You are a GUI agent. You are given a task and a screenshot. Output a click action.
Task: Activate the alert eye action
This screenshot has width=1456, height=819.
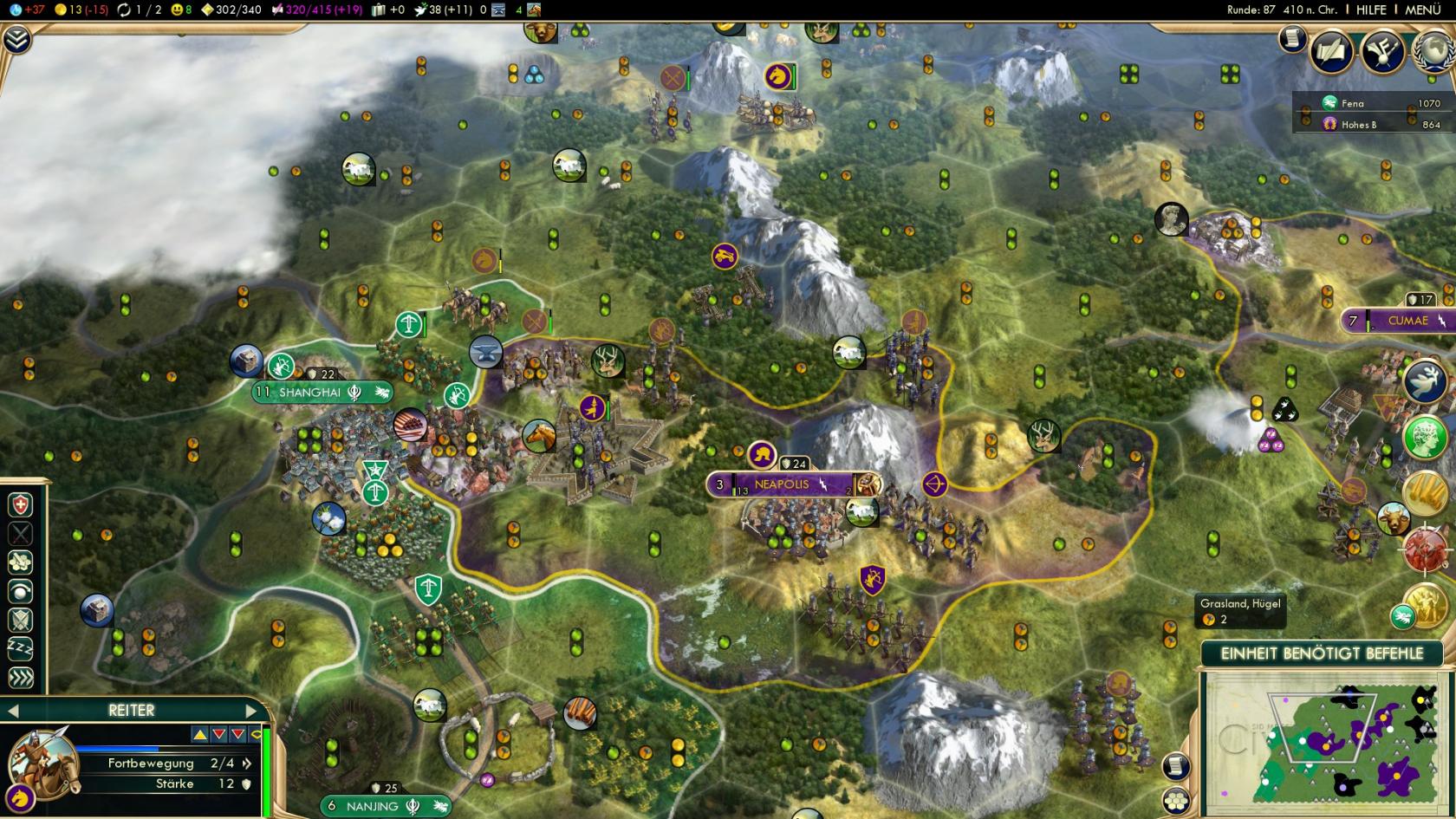(x=20, y=591)
